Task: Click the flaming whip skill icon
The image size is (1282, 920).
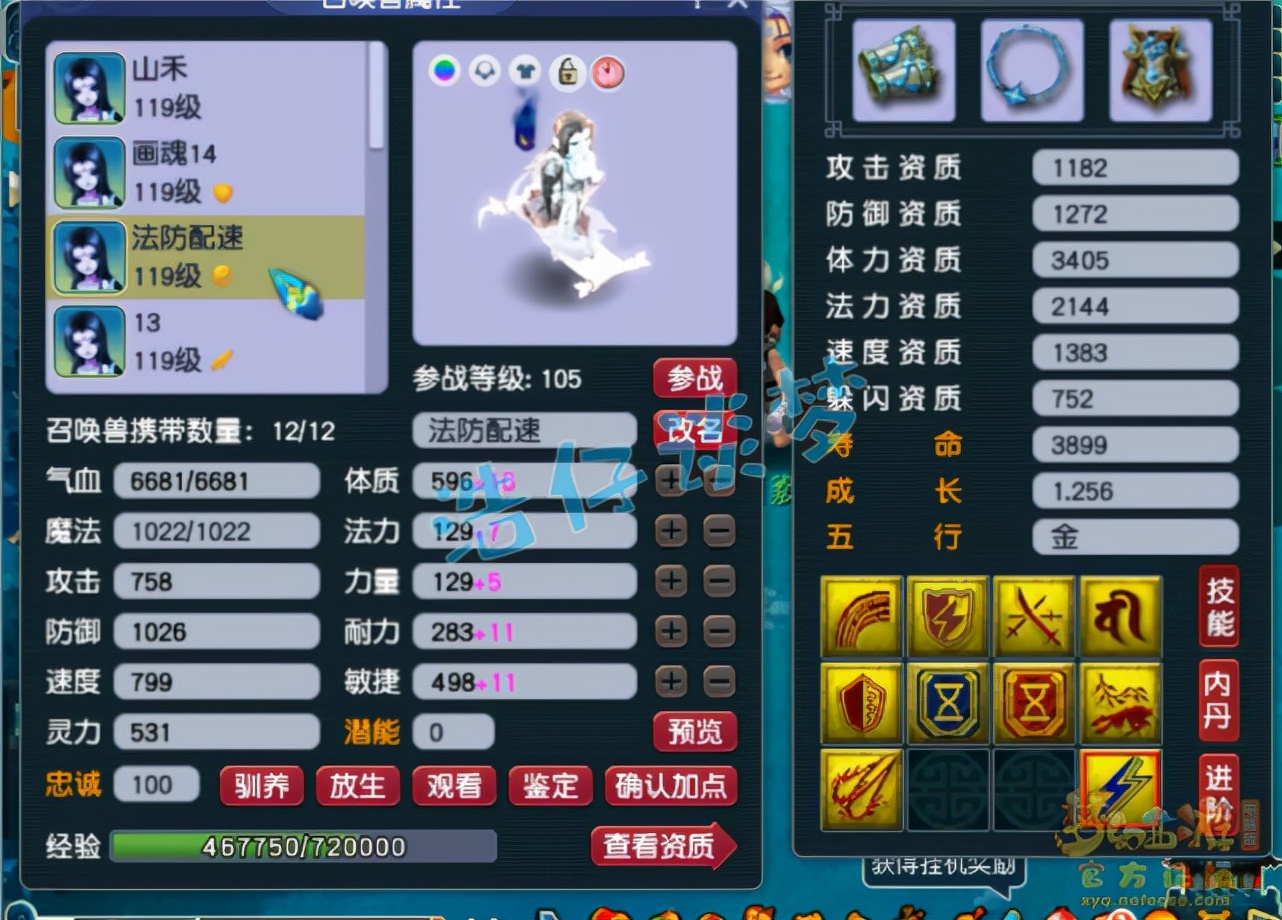Action: click(860, 790)
